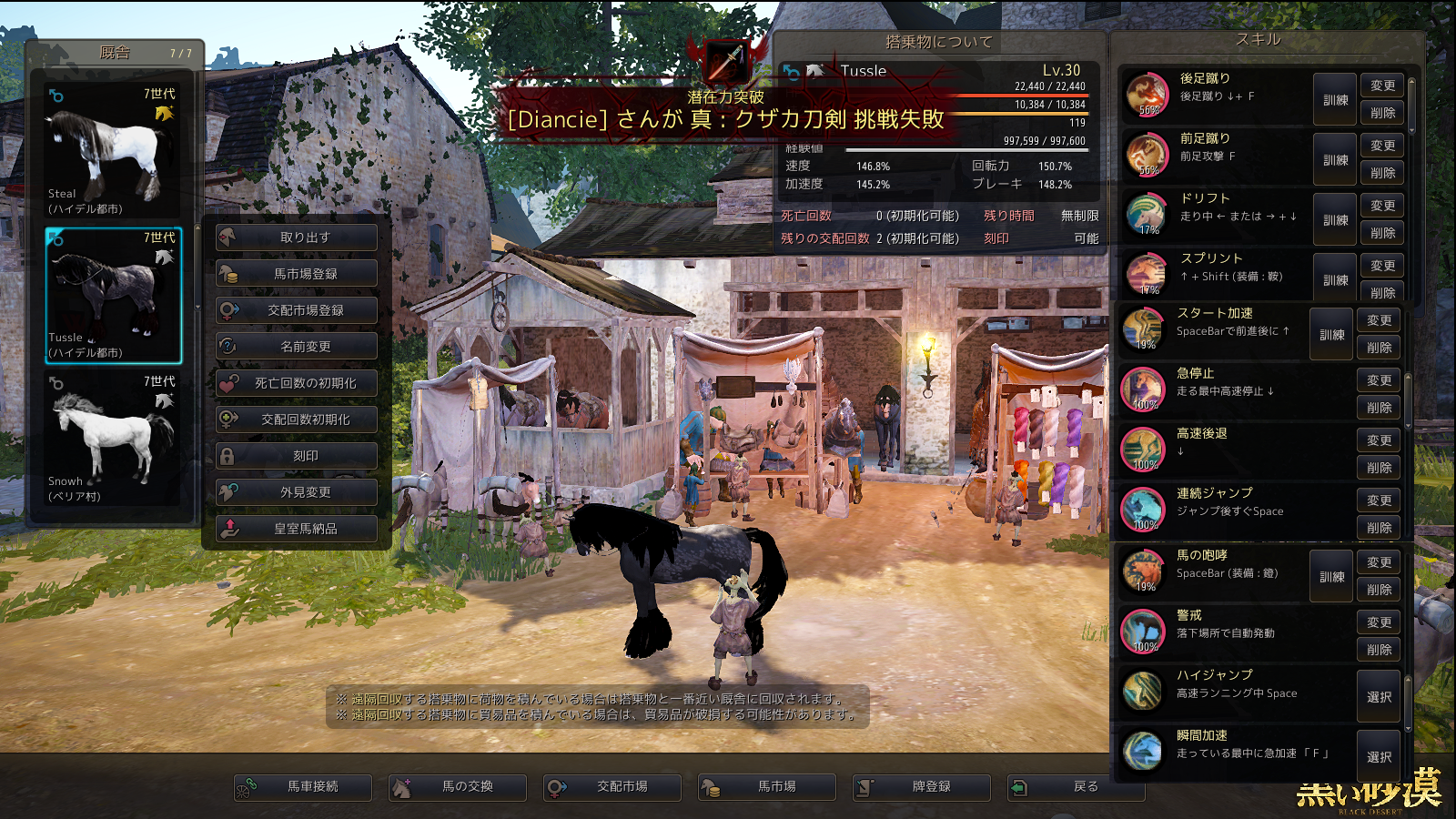Delete the 警戒 skill
The width and height of the screenshot is (1456, 819).
click(x=1379, y=650)
